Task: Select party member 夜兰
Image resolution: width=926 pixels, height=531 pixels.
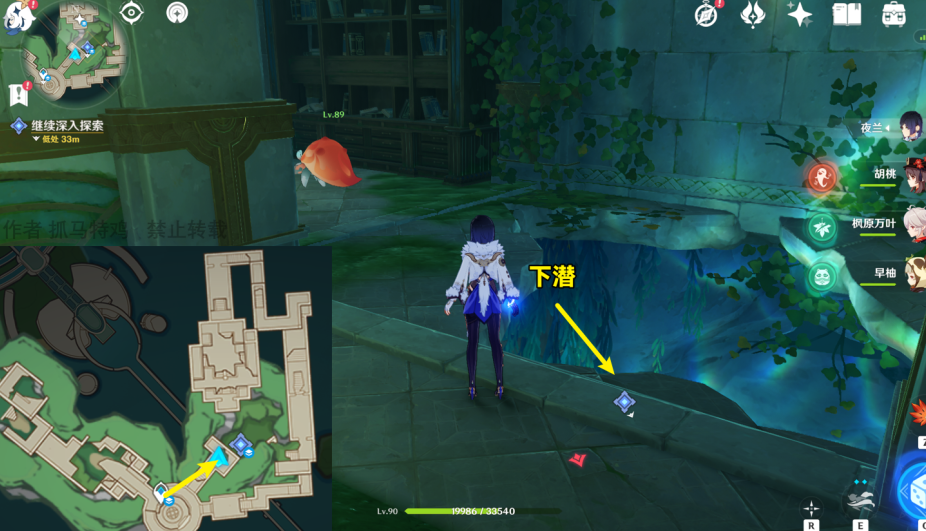Action: point(910,128)
